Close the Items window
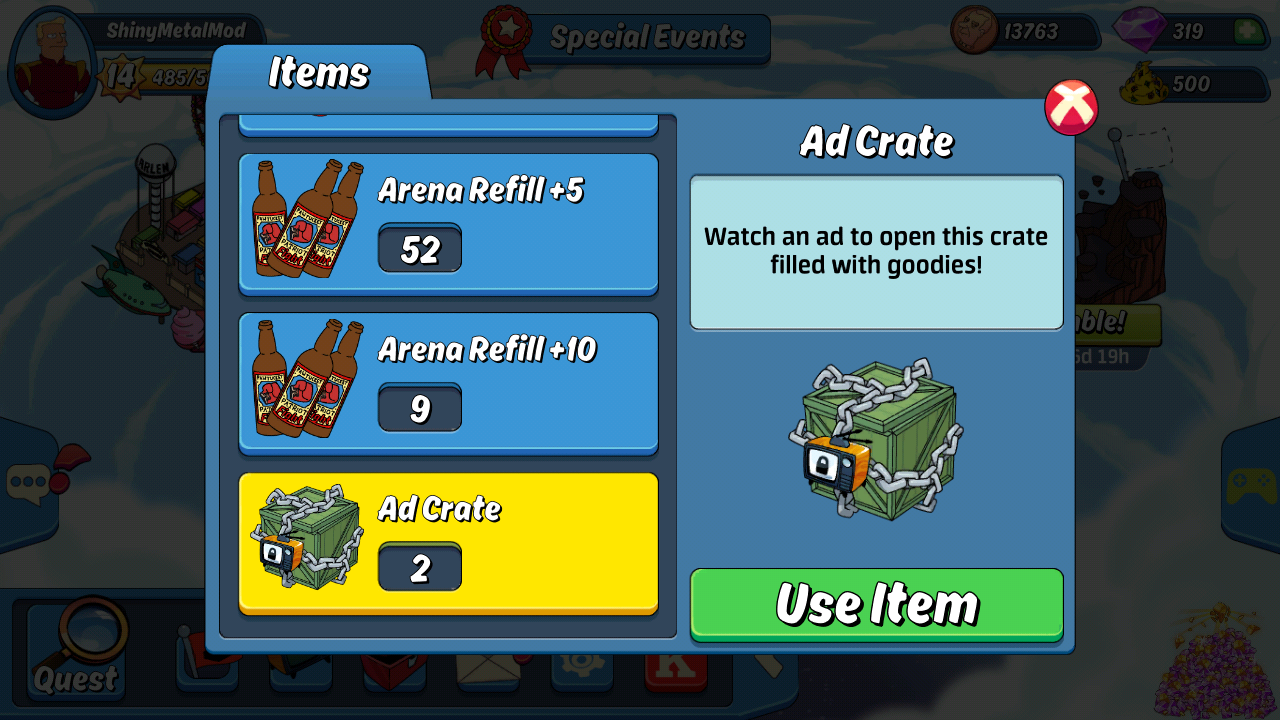 [x=1071, y=107]
